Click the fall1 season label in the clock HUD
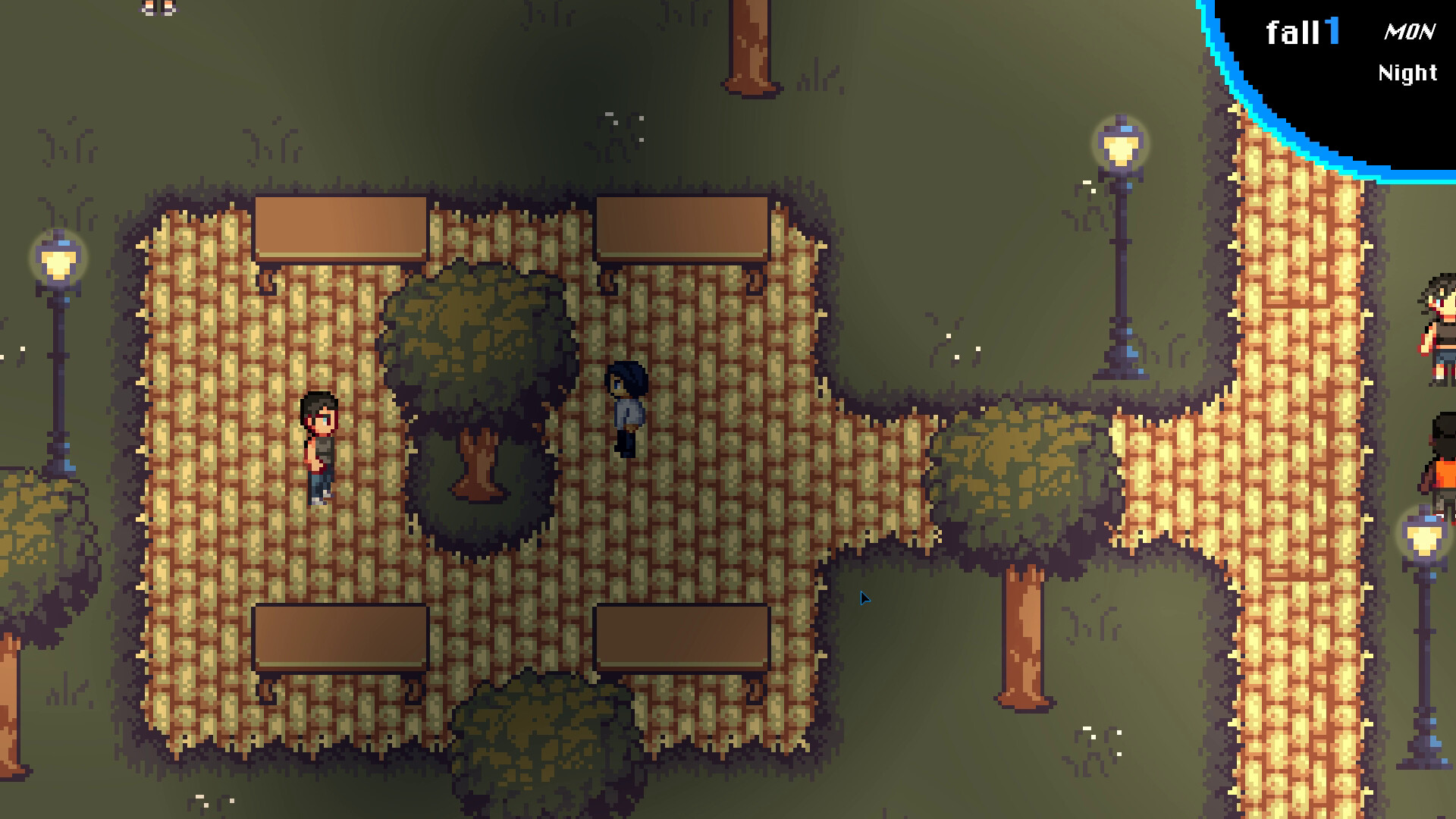 coord(1302,33)
